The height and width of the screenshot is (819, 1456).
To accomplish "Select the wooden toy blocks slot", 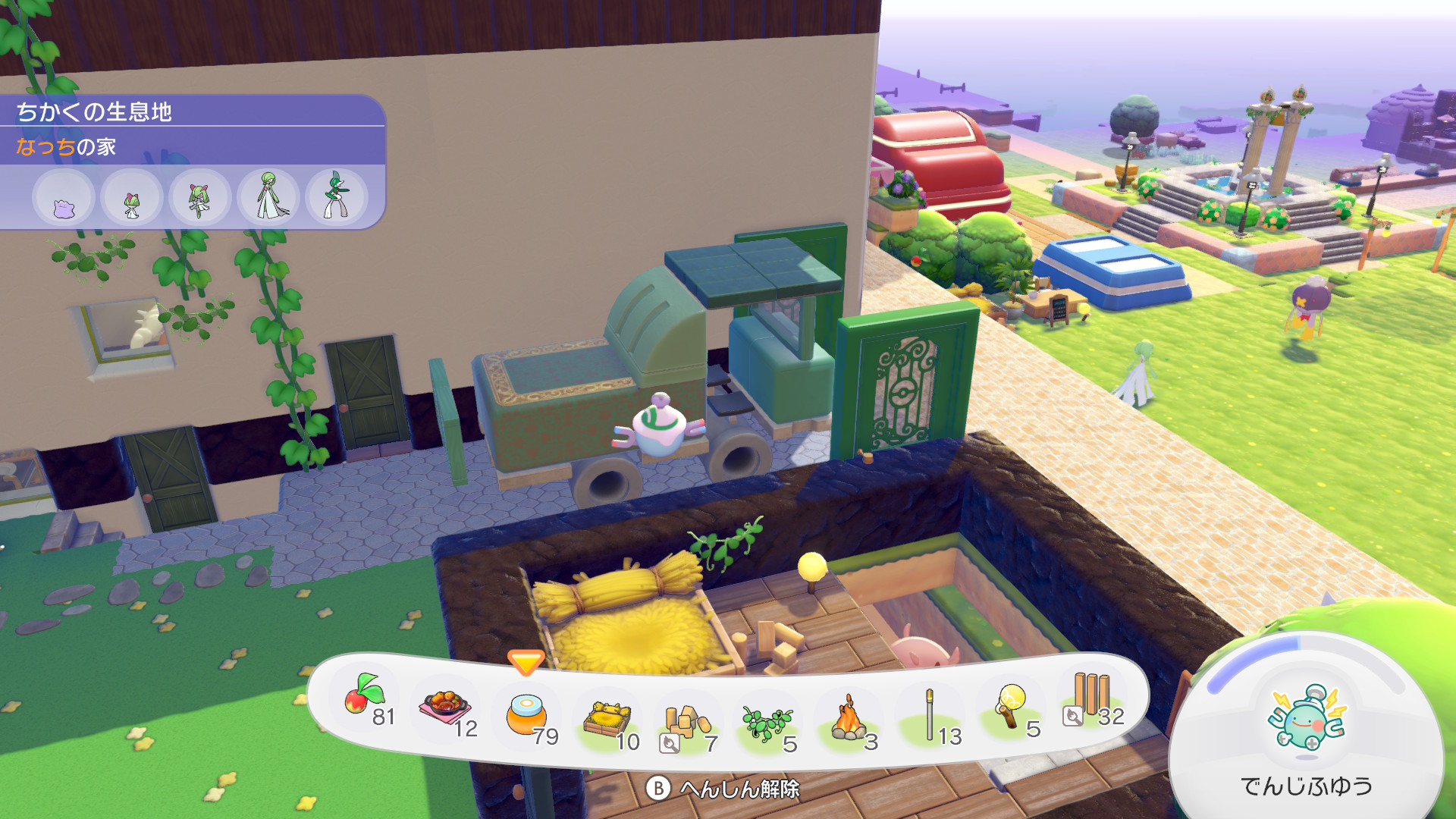I will click(686, 723).
